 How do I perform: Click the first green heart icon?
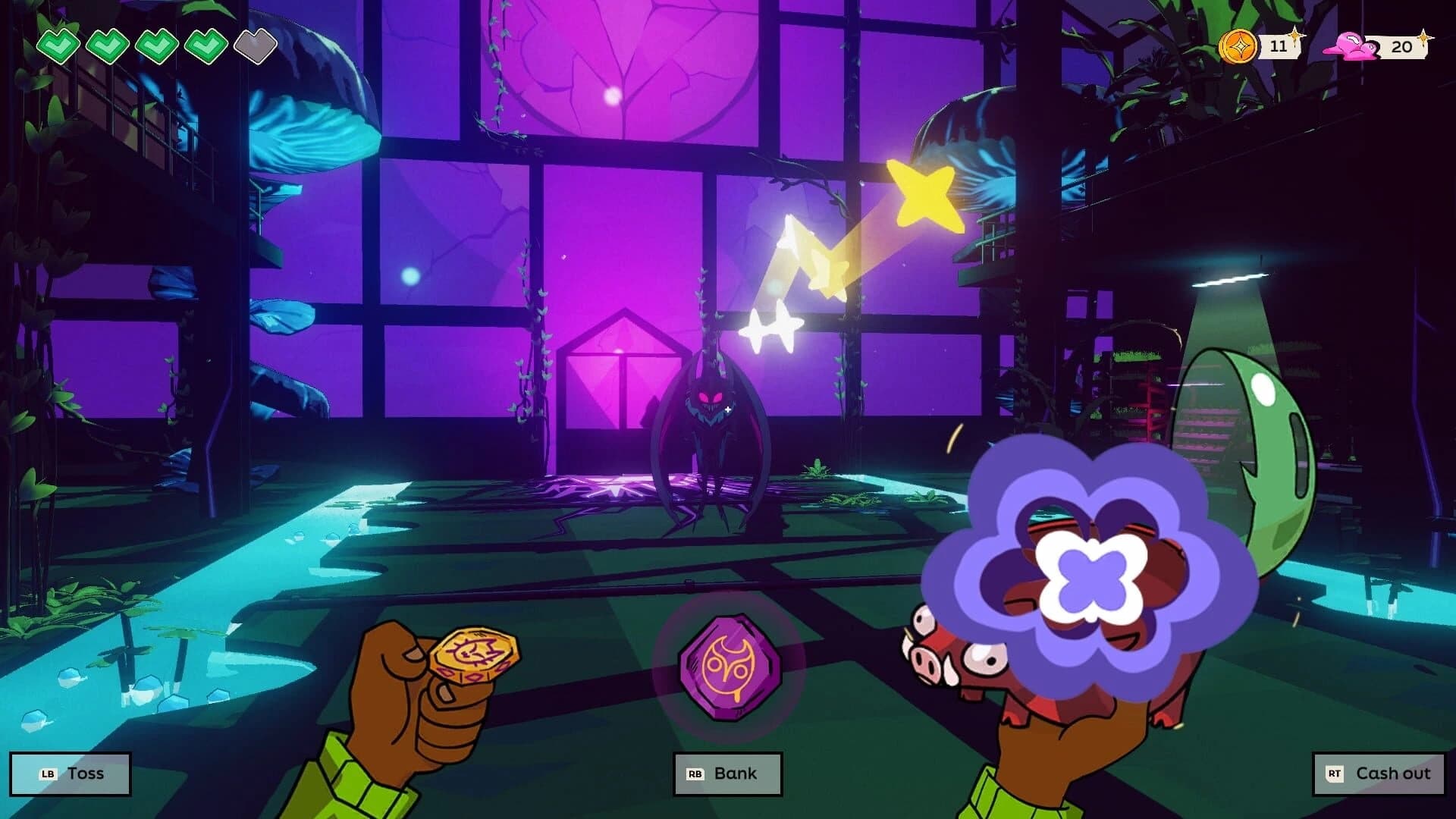[x=61, y=45]
